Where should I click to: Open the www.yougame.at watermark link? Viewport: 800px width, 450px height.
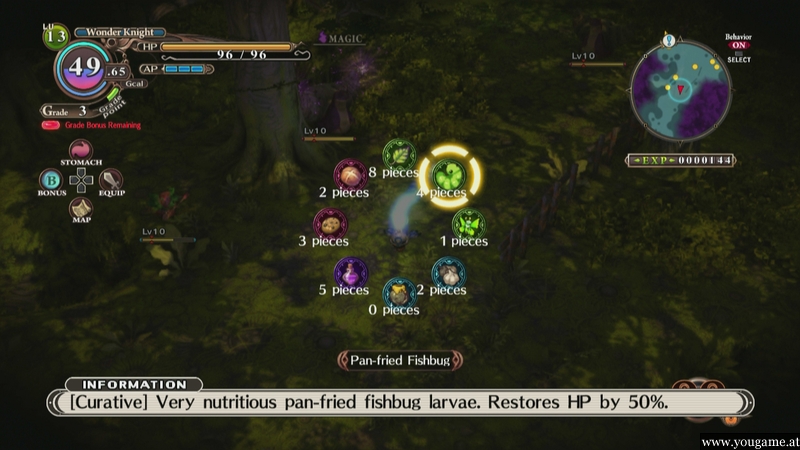(748, 442)
